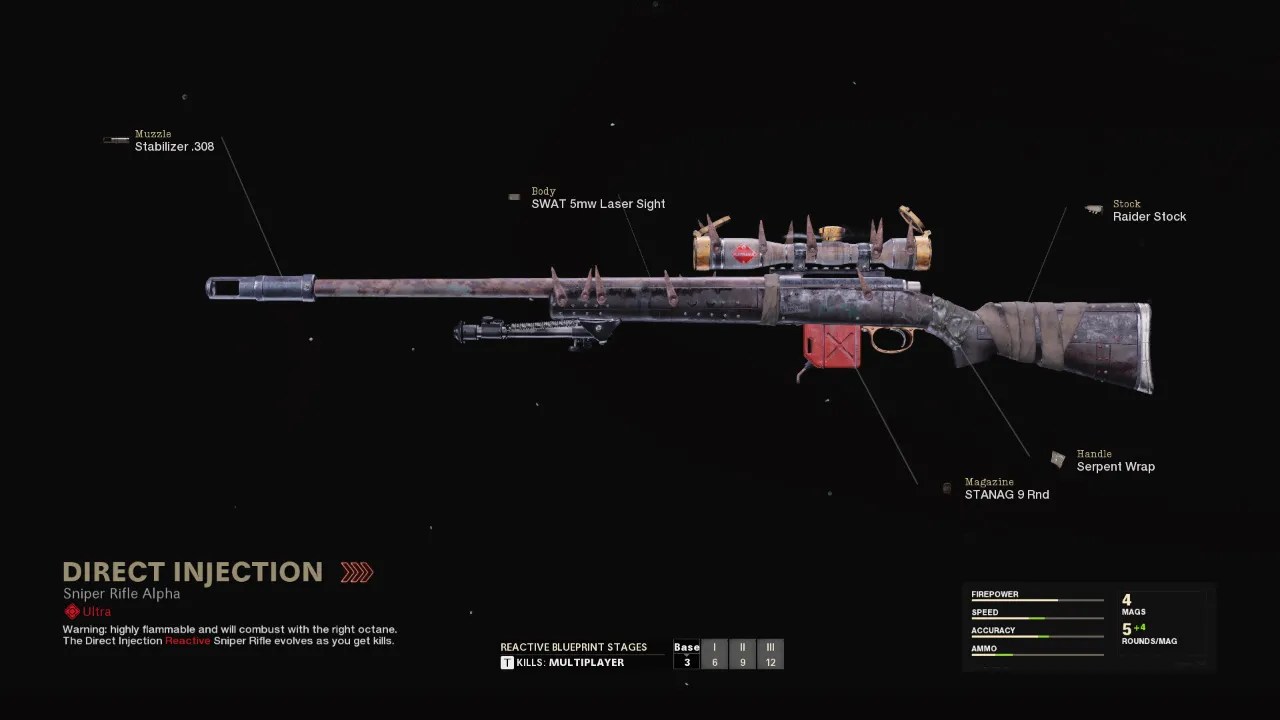Click the Raider Stock label
Screen dimensions: 1280x720
coord(1149,216)
